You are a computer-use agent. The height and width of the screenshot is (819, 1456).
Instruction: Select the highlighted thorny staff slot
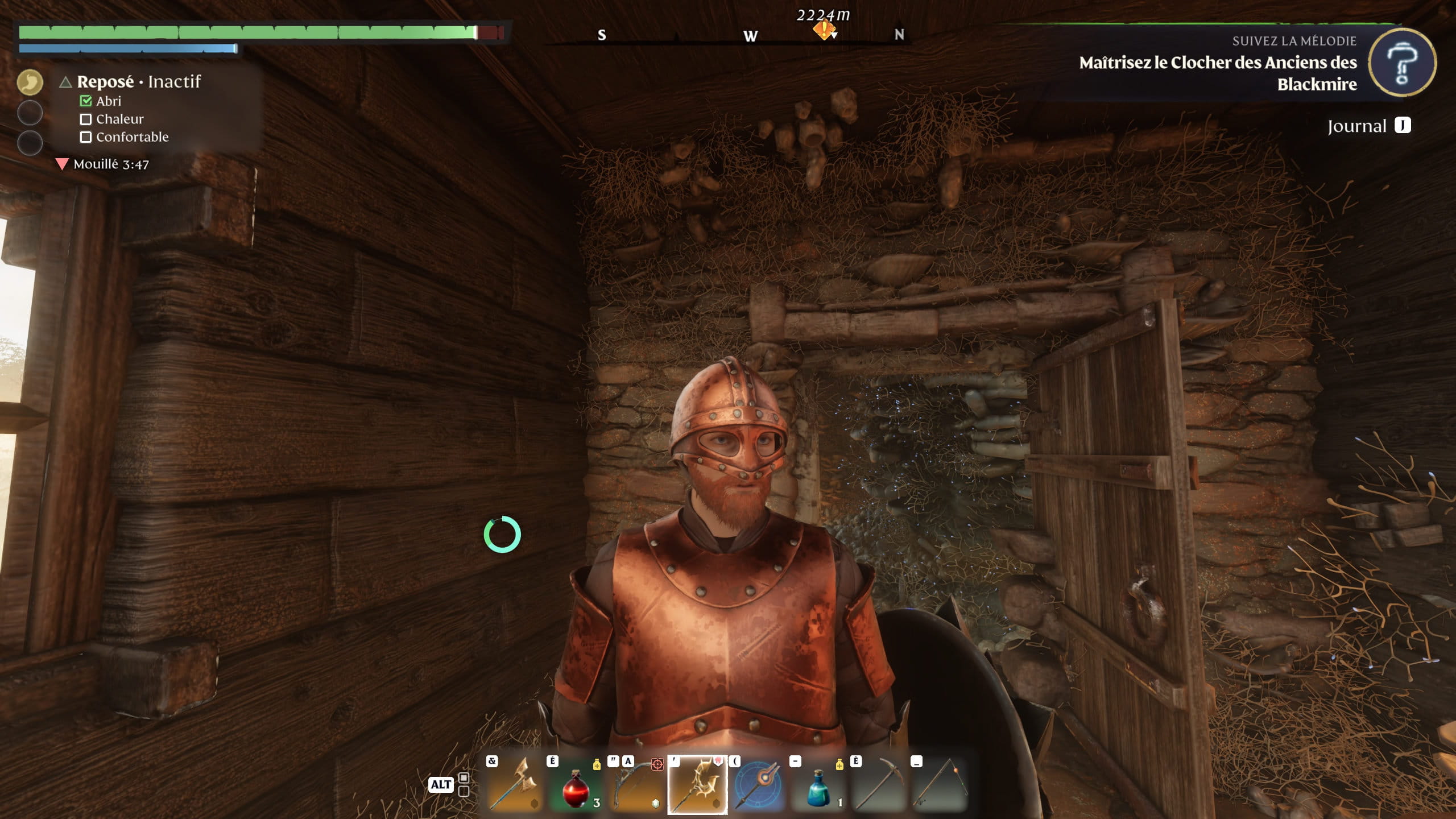click(x=697, y=785)
